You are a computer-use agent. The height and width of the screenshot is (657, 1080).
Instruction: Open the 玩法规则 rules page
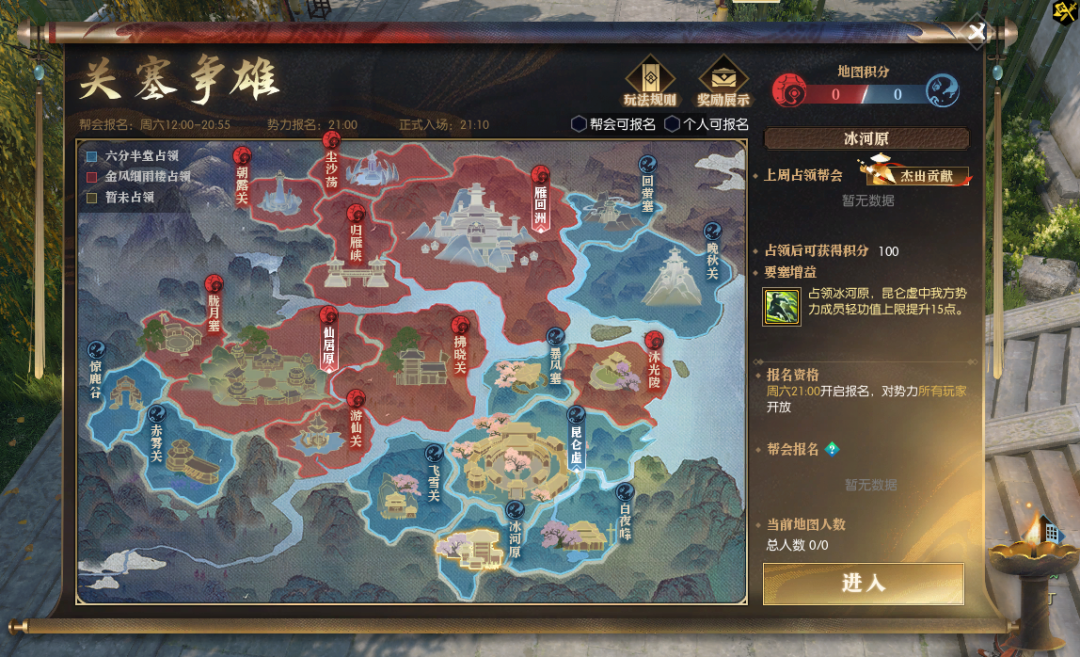click(650, 81)
